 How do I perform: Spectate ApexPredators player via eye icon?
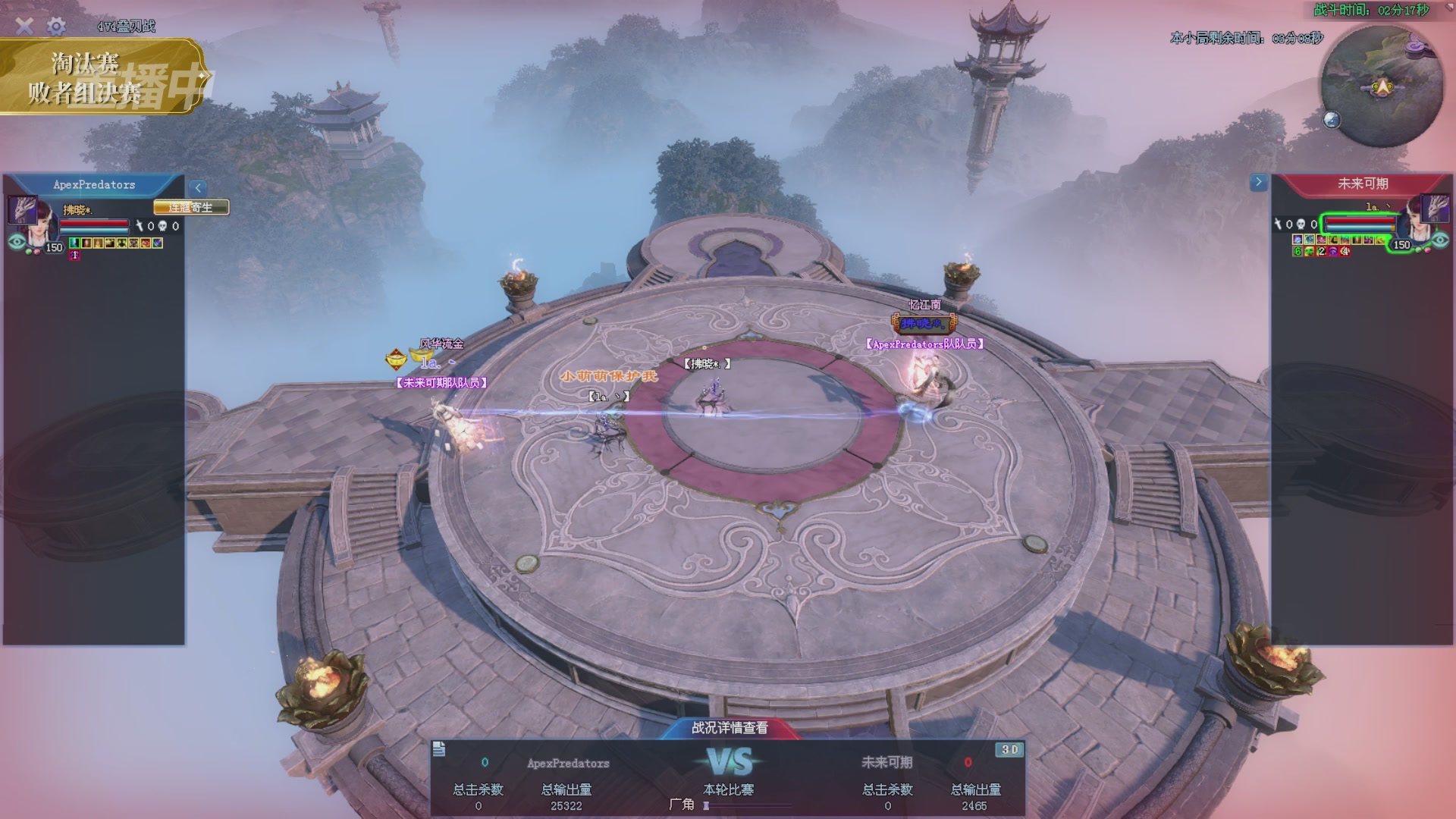click(16, 242)
